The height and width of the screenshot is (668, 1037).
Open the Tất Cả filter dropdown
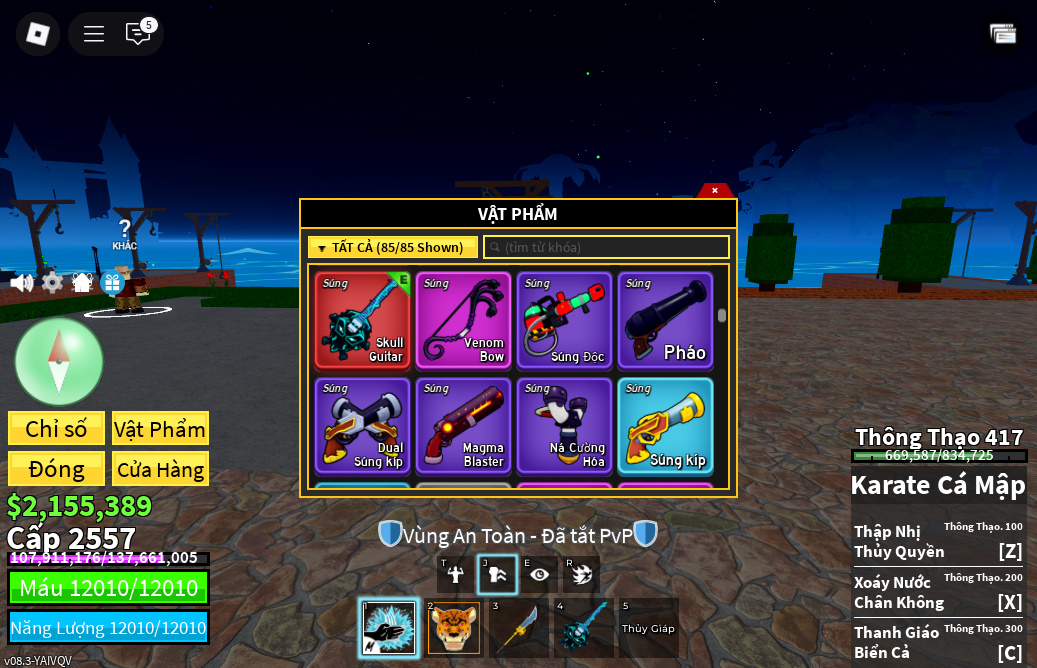point(392,247)
